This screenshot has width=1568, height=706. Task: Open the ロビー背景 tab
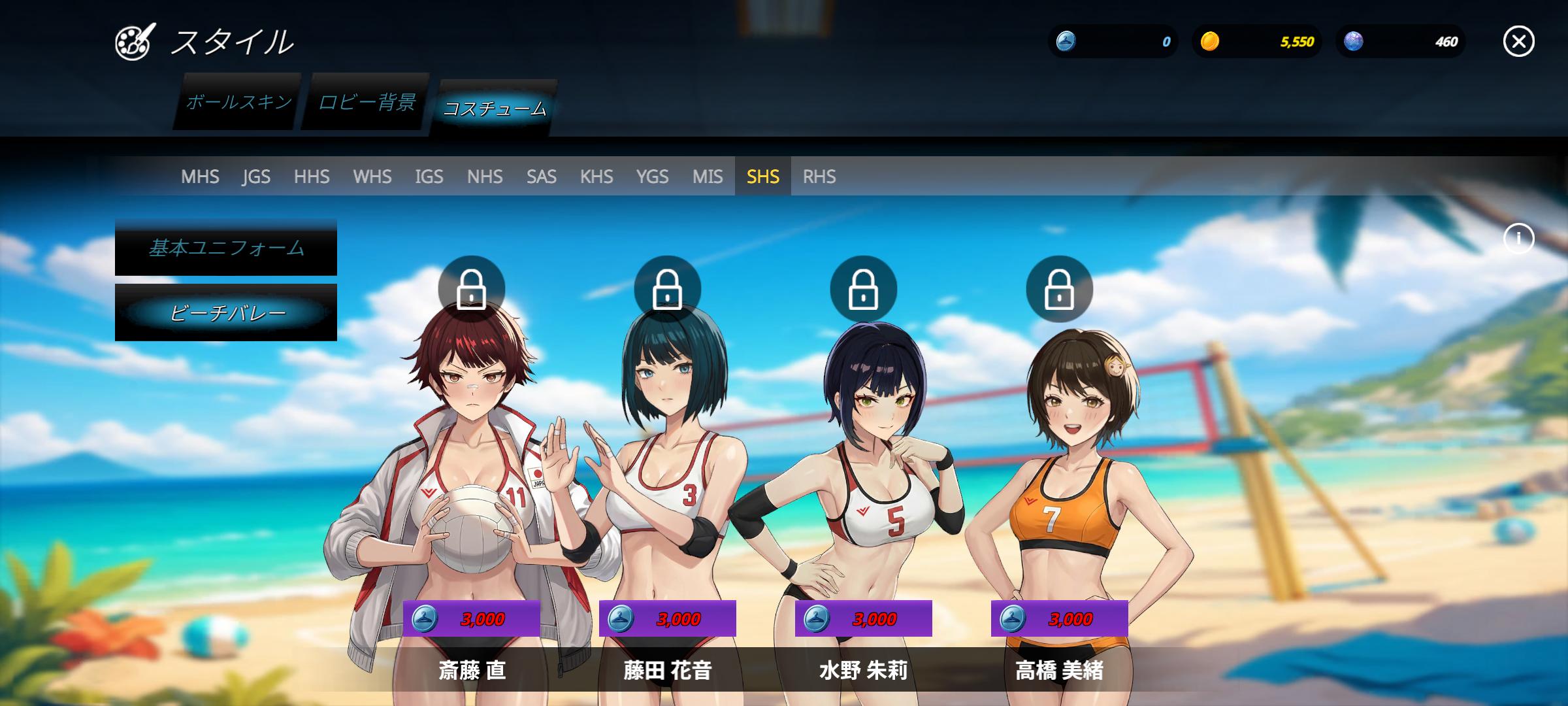click(367, 102)
